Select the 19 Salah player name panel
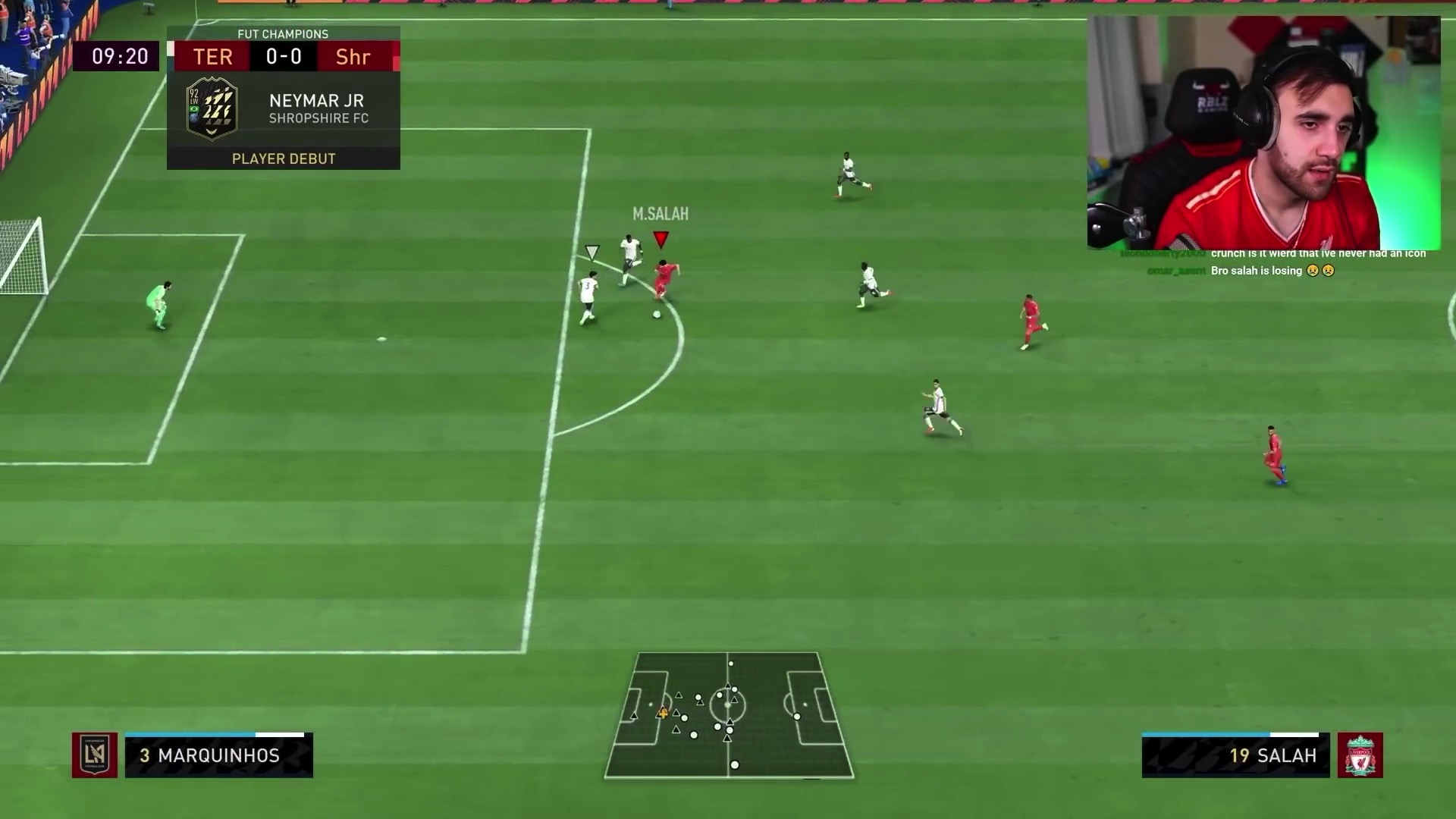The width and height of the screenshot is (1456, 819). coord(1235,755)
